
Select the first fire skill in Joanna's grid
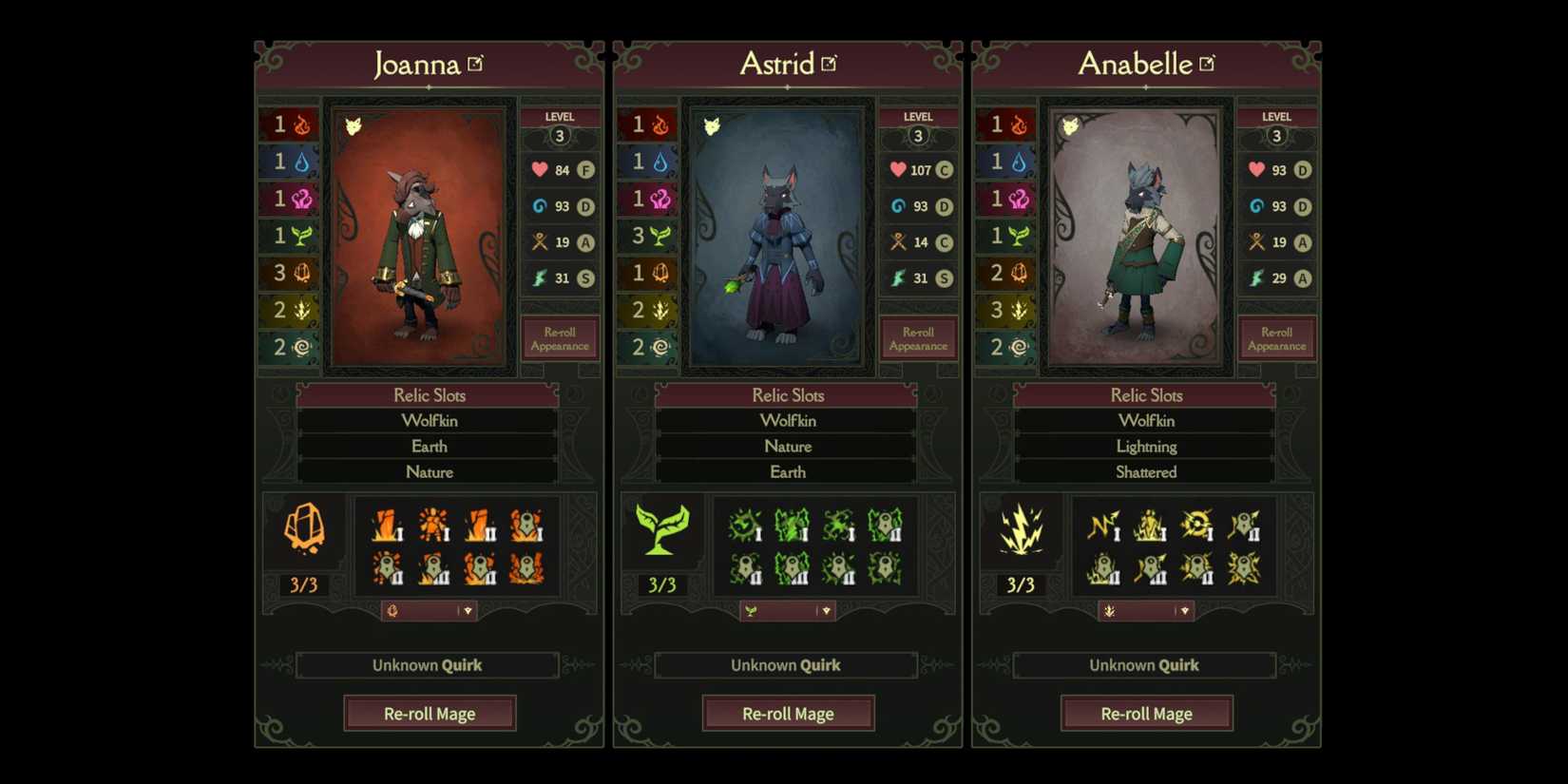[x=387, y=524]
